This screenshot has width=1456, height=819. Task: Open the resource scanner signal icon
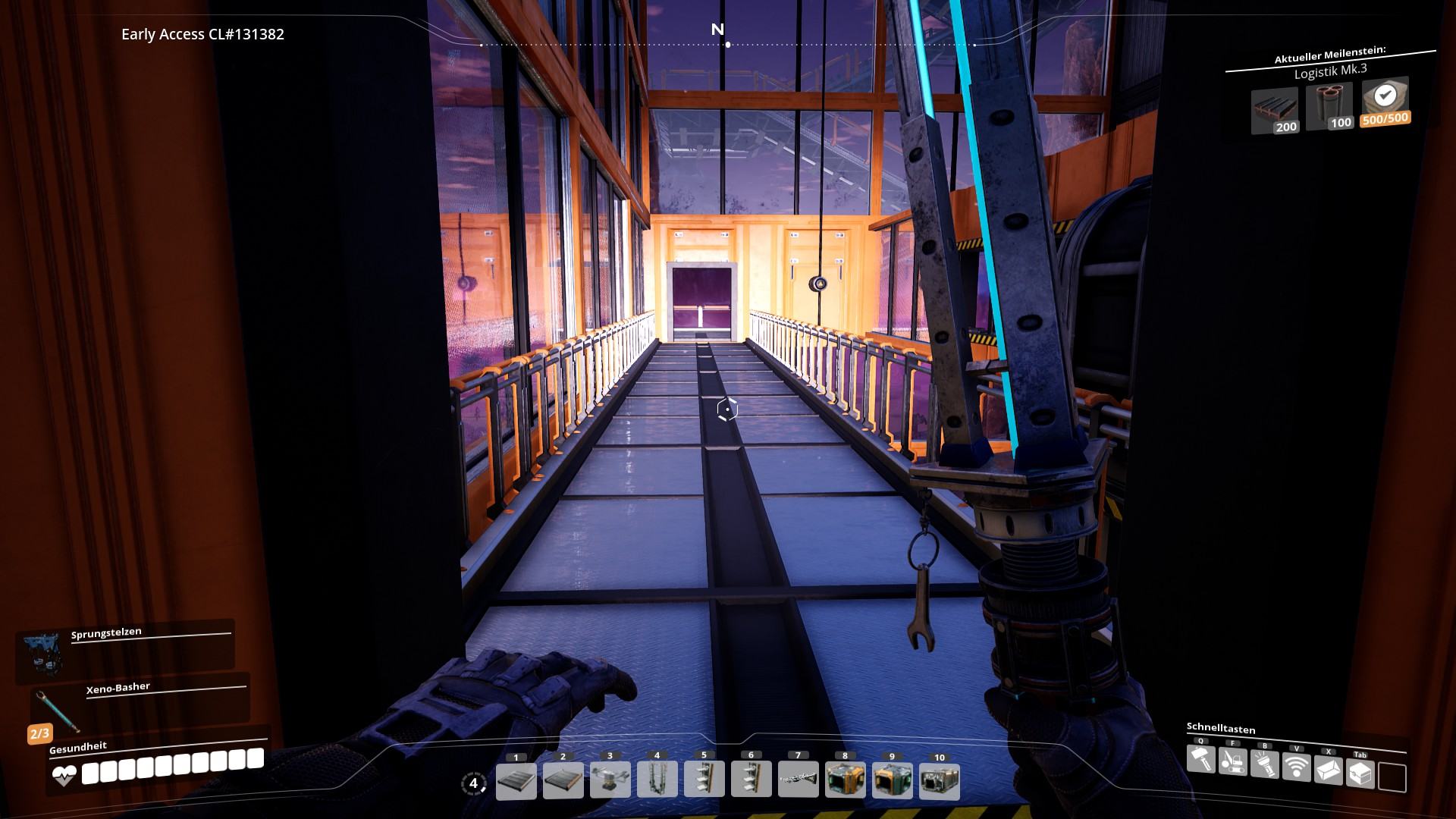coord(1296,767)
